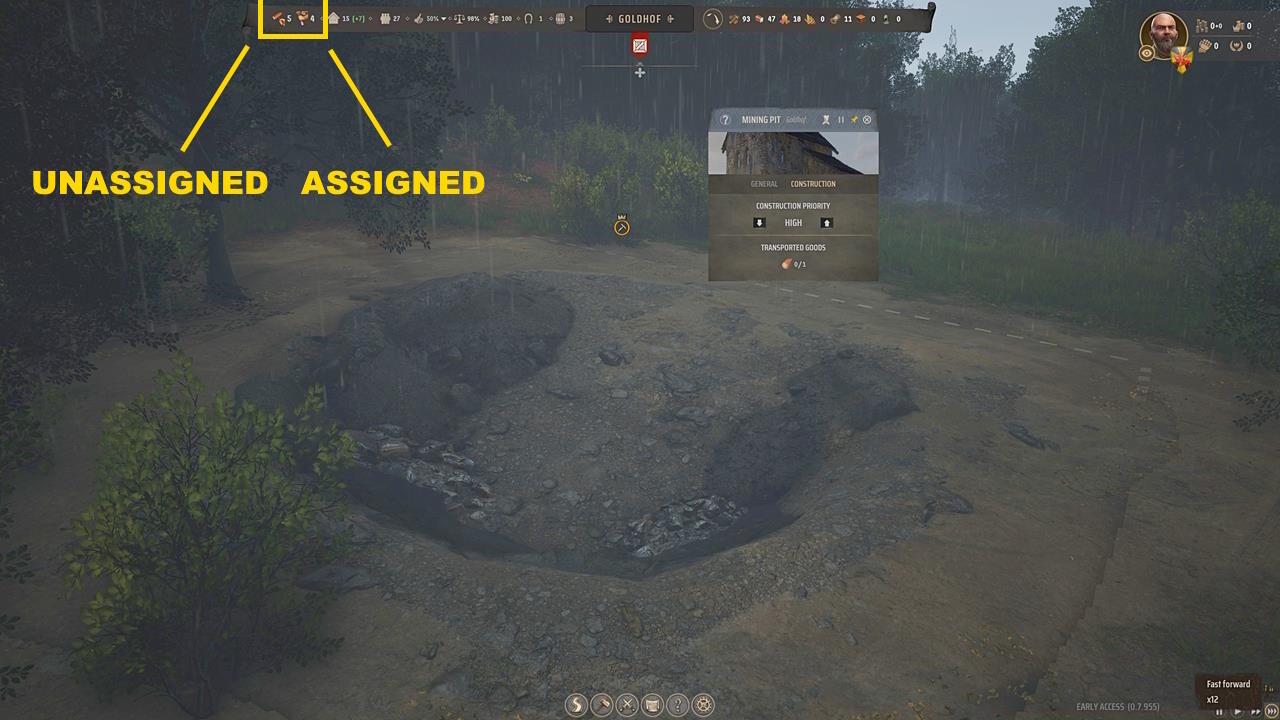The height and width of the screenshot is (720, 1280).
Task: Open the destroy tool with the crossed icon
Action: point(627,702)
